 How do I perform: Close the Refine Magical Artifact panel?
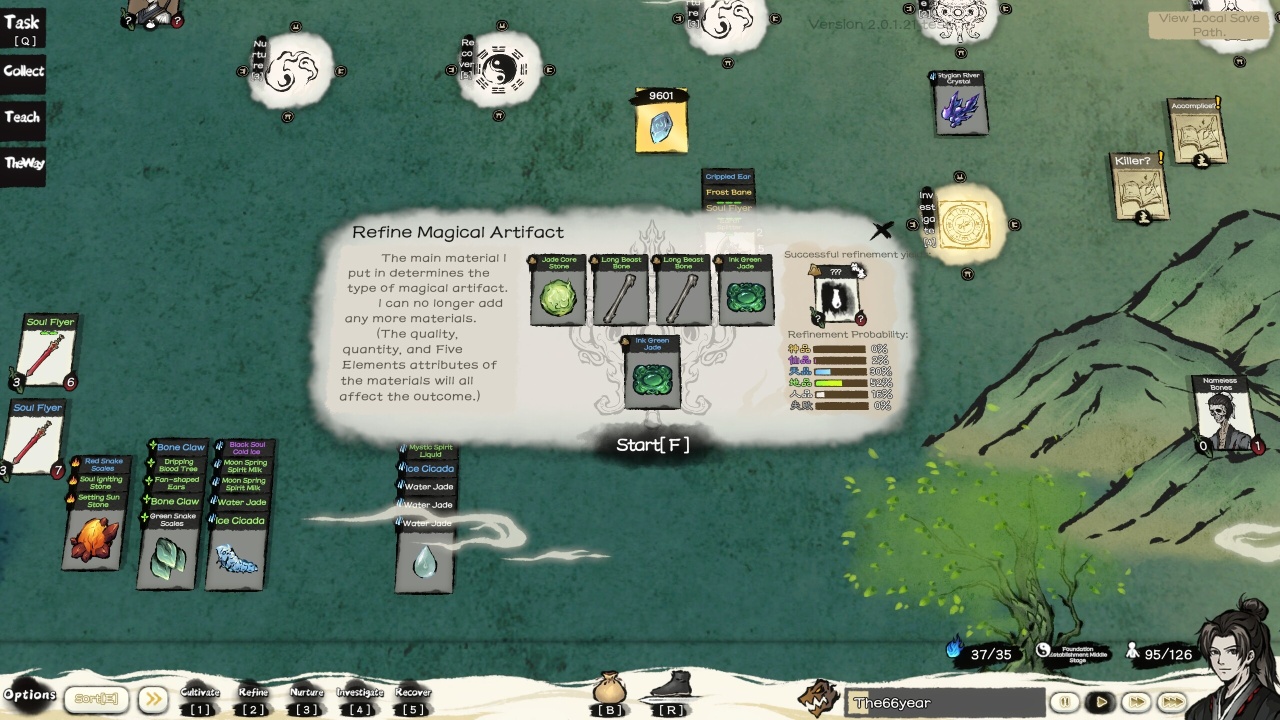click(881, 231)
